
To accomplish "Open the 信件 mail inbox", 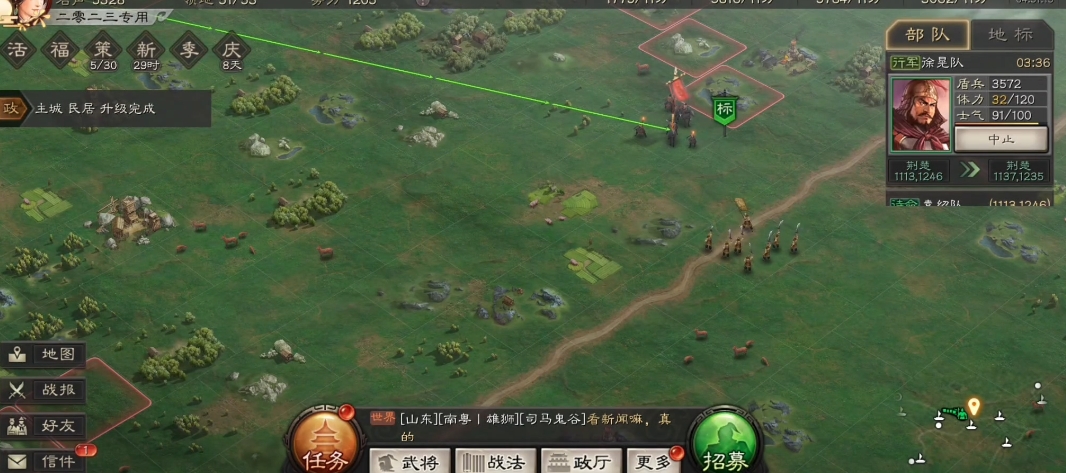I will click(x=44, y=461).
